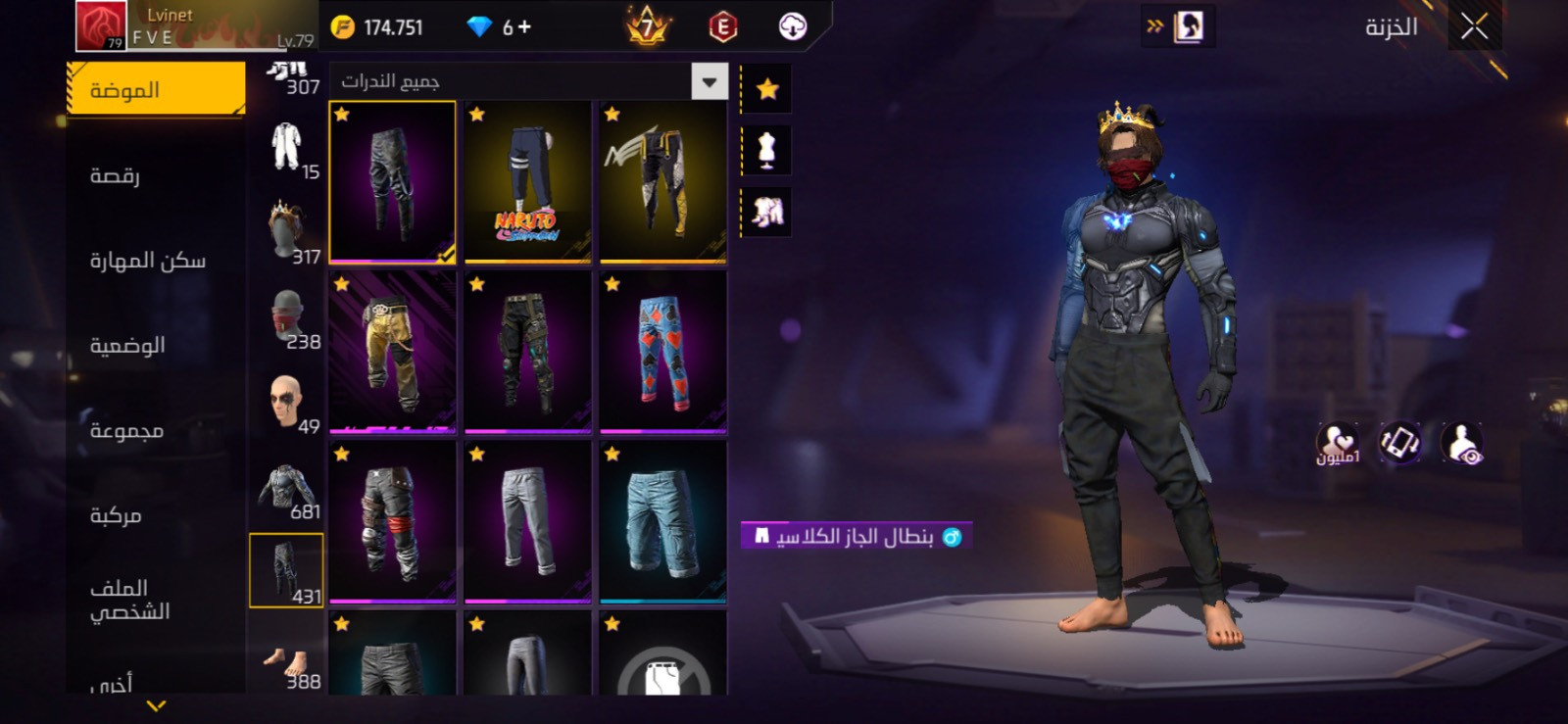Screen dimensions: 1568x724
Task: Open the سكن المهارة skill skin tab
Action: click(x=148, y=261)
